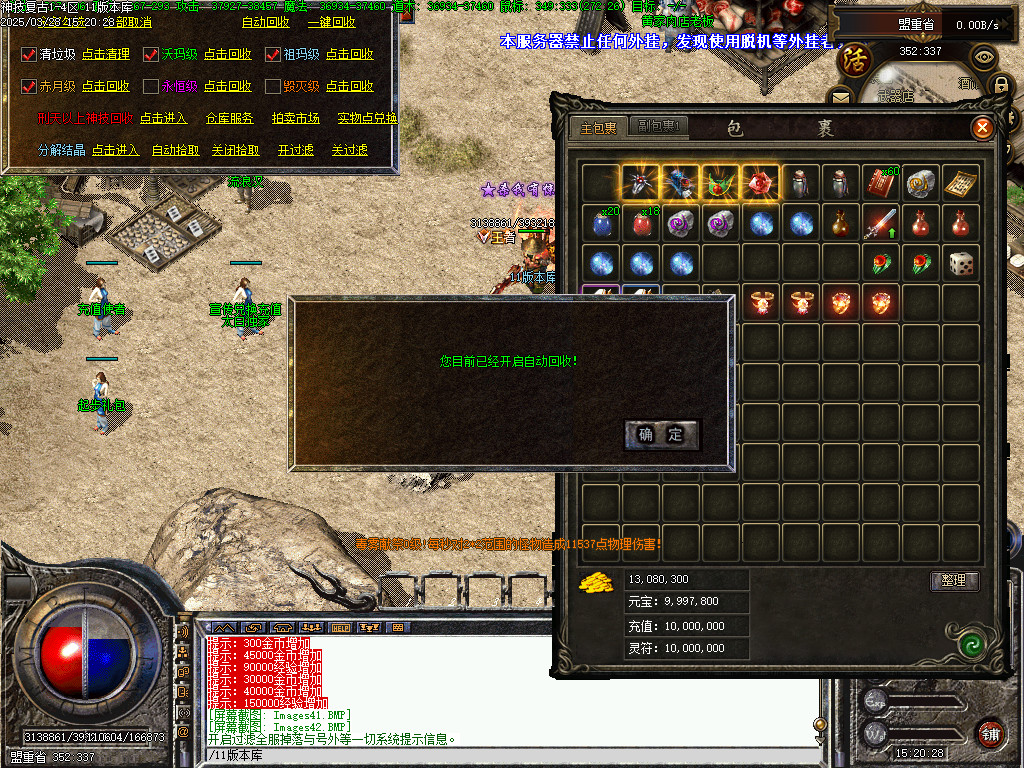
Task: Sort the bag with the 整理 button
Action: click(954, 580)
